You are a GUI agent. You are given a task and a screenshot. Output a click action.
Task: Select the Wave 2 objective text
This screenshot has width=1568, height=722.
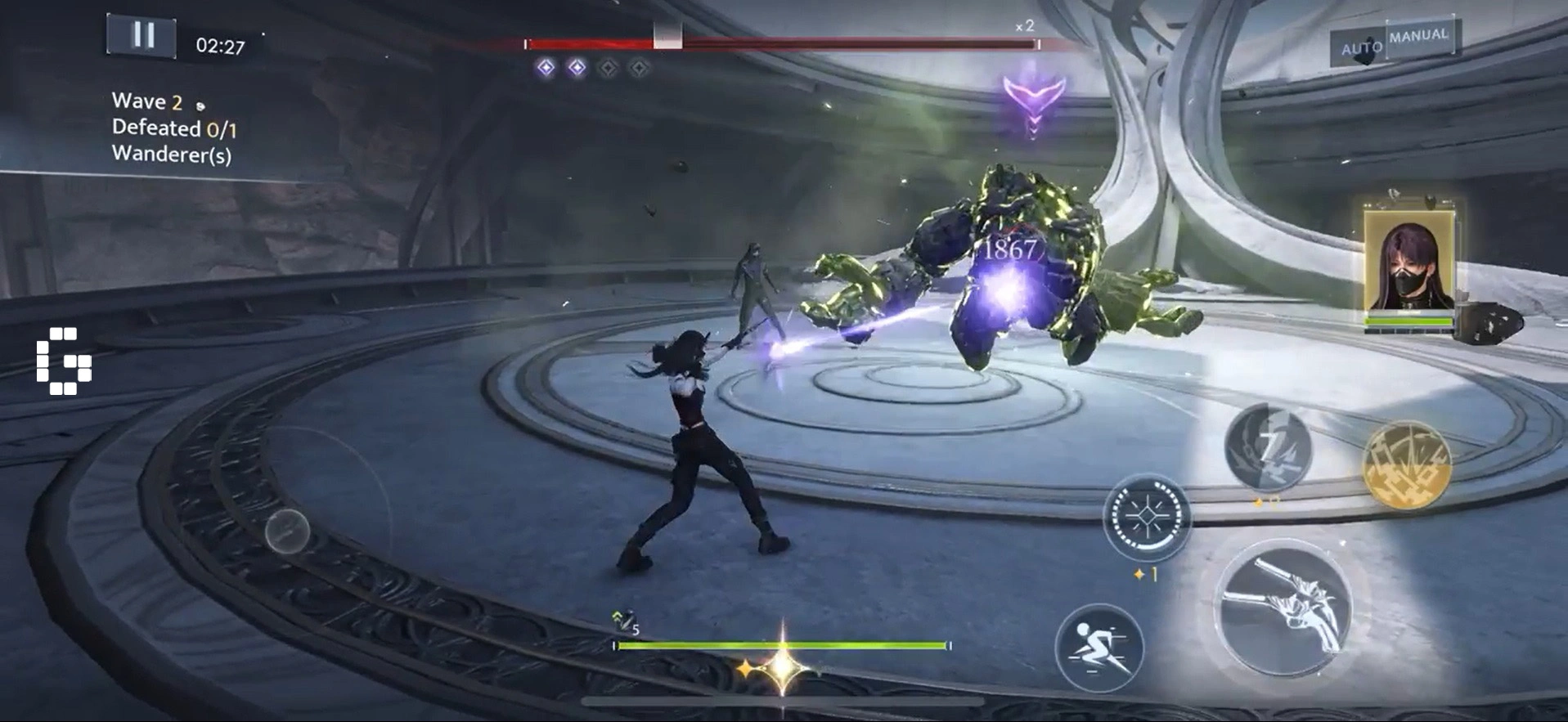(x=149, y=101)
